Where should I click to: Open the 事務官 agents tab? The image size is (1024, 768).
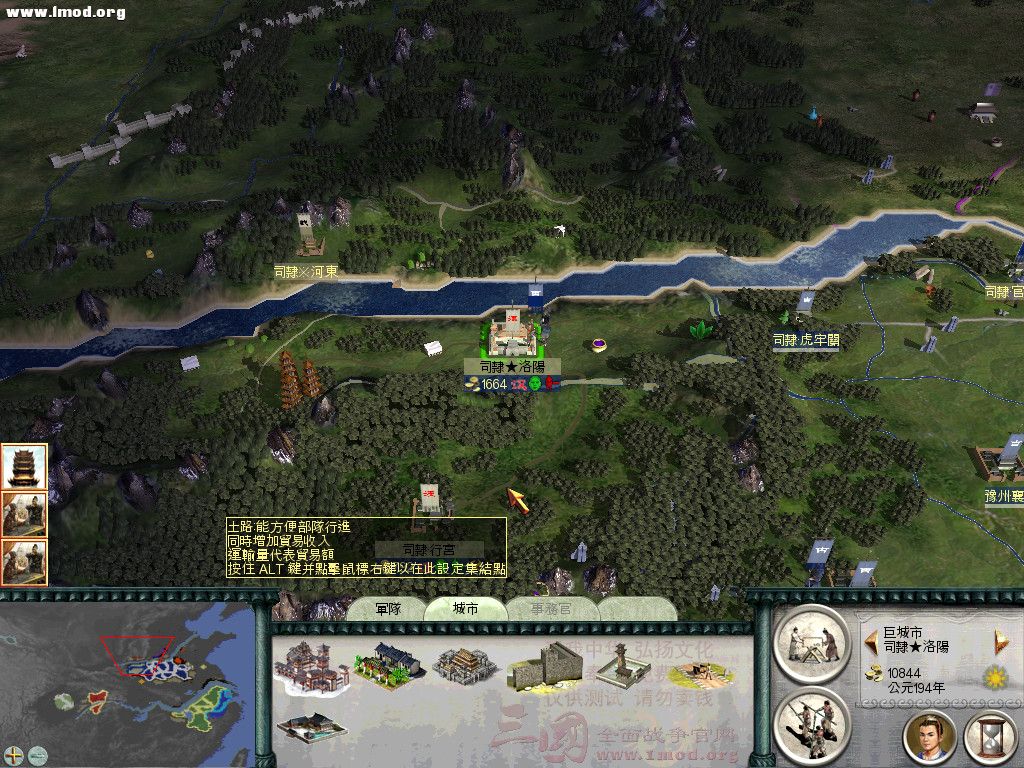pyautogui.click(x=551, y=608)
